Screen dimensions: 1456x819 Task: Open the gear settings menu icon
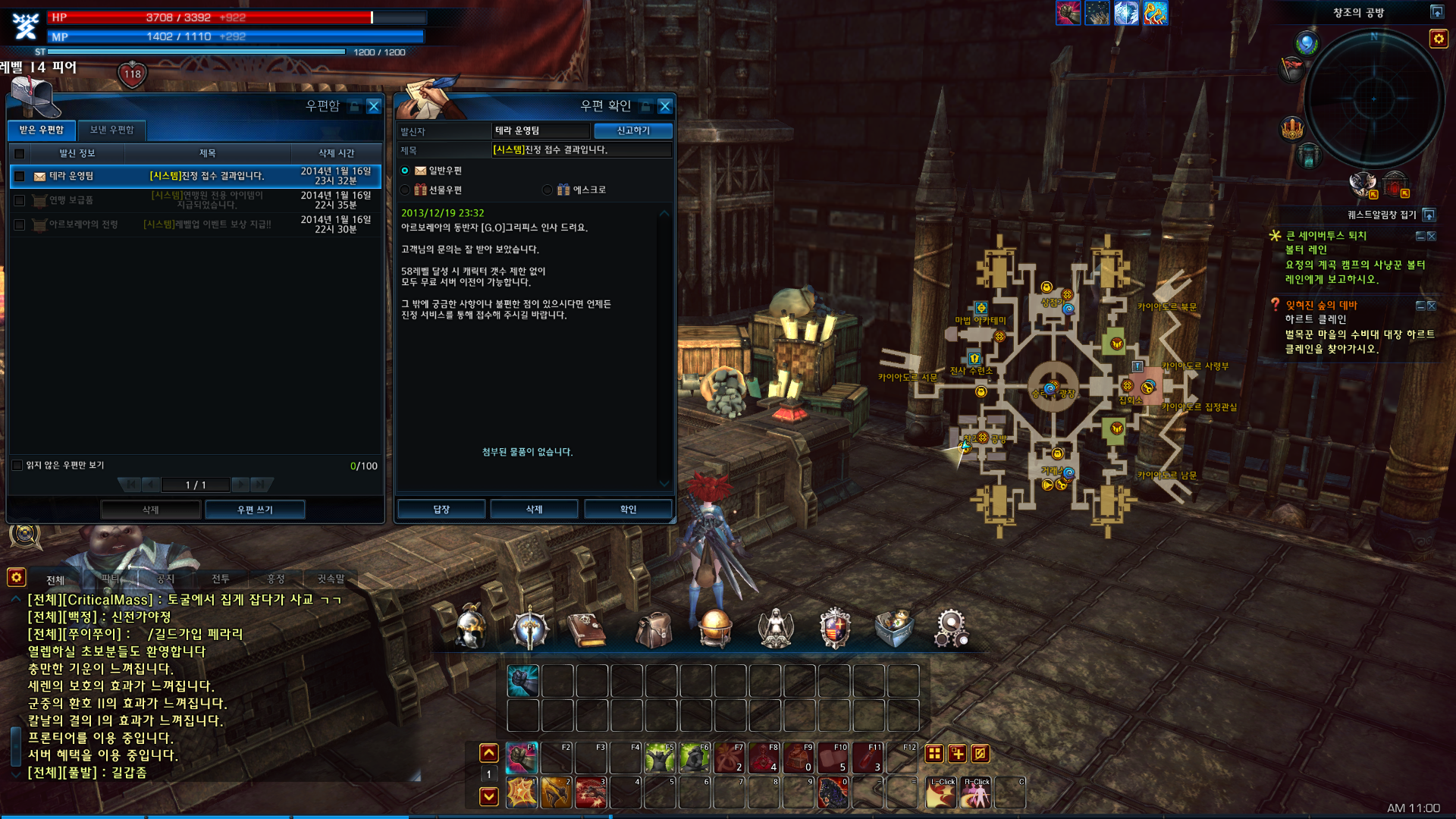[951, 629]
